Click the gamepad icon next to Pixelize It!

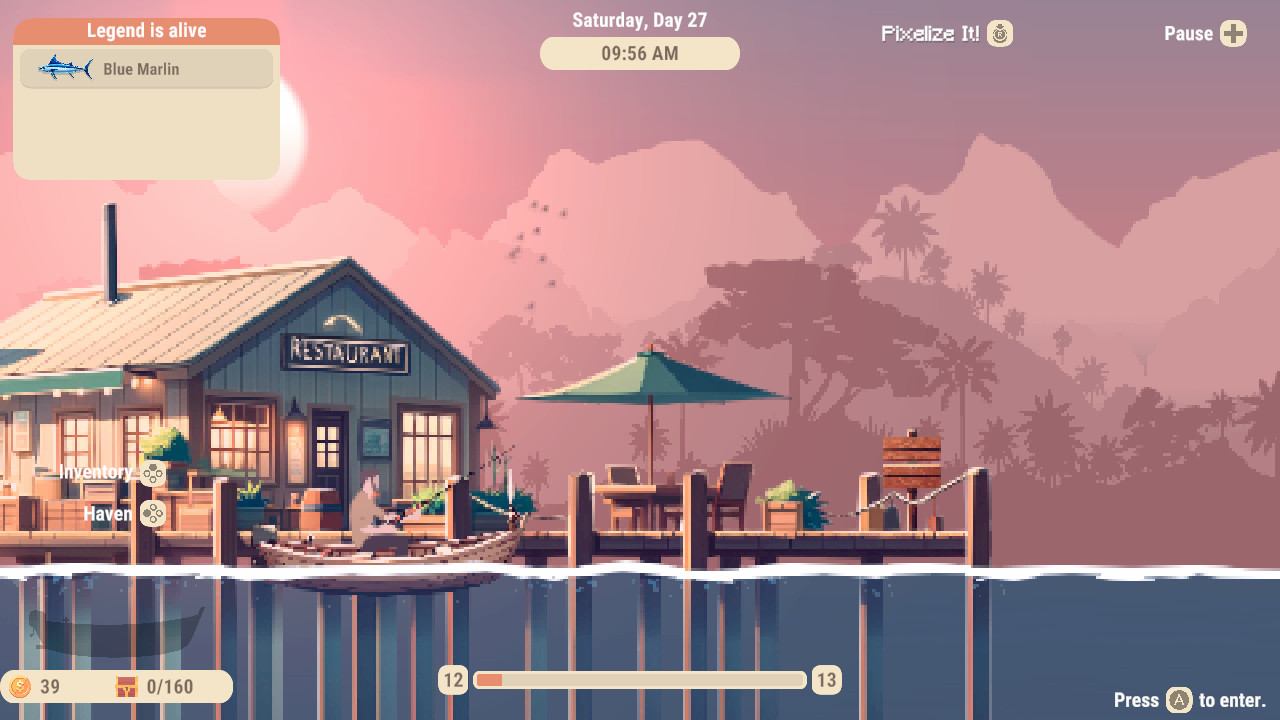click(x=1000, y=33)
